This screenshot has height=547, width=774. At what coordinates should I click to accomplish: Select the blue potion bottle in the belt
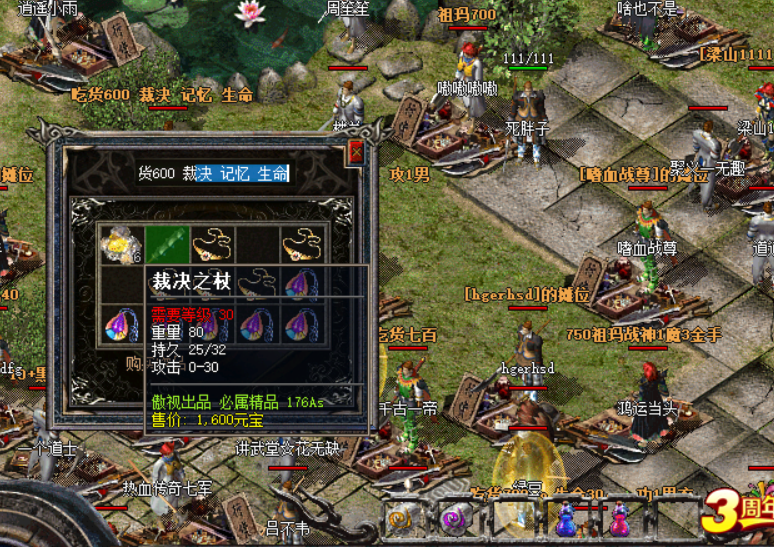point(567,519)
